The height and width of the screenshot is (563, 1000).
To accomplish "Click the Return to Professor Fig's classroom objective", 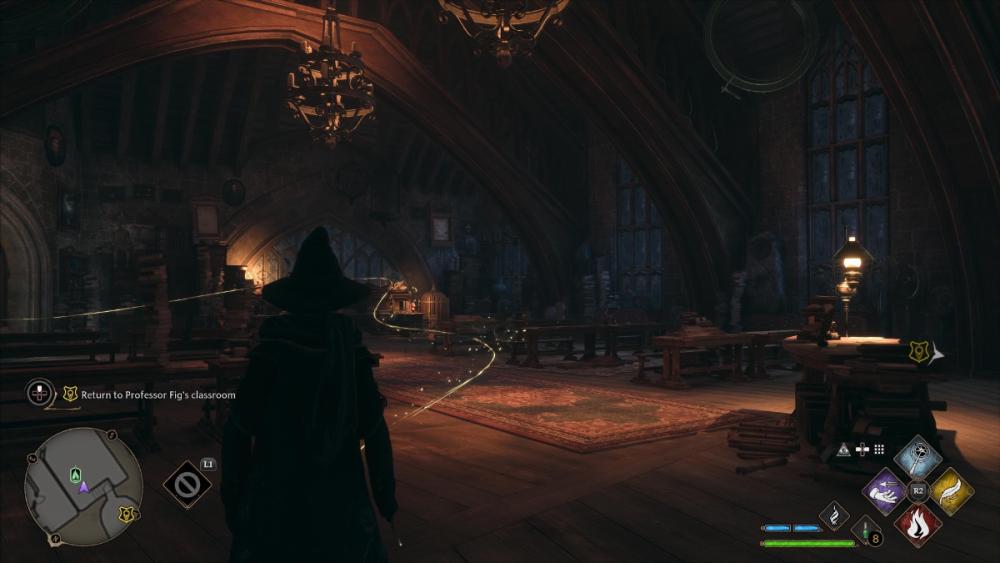I will tap(158, 395).
